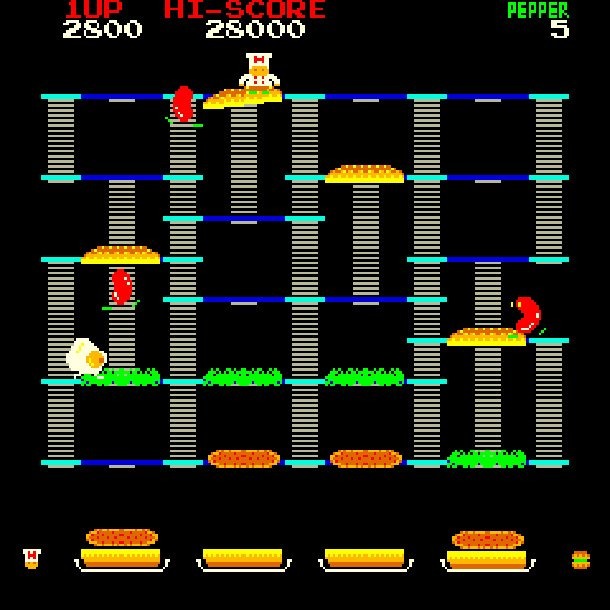This screenshot has height=610, width=610.
Task: Select the small burger level indicator icon
Action: [580, 559]
